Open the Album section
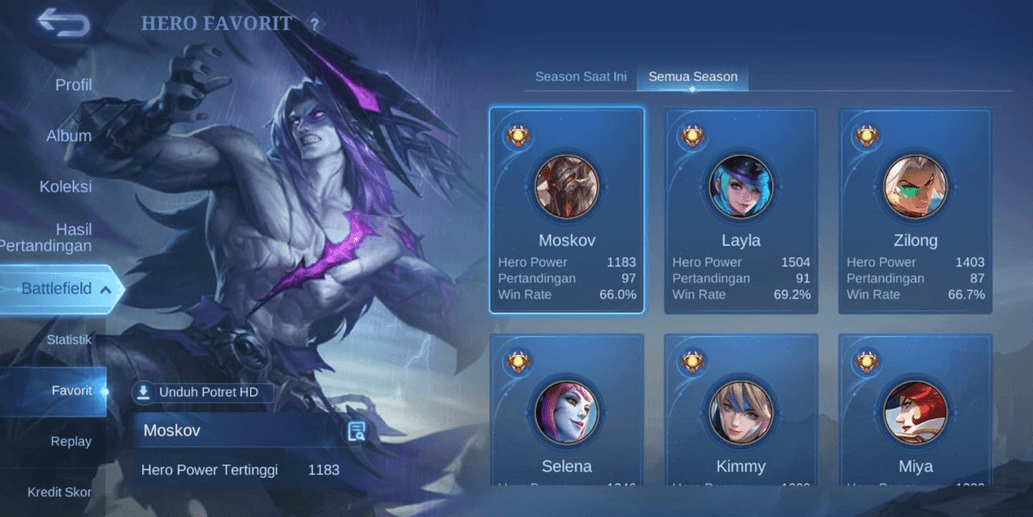 click(x=69, y=136)
